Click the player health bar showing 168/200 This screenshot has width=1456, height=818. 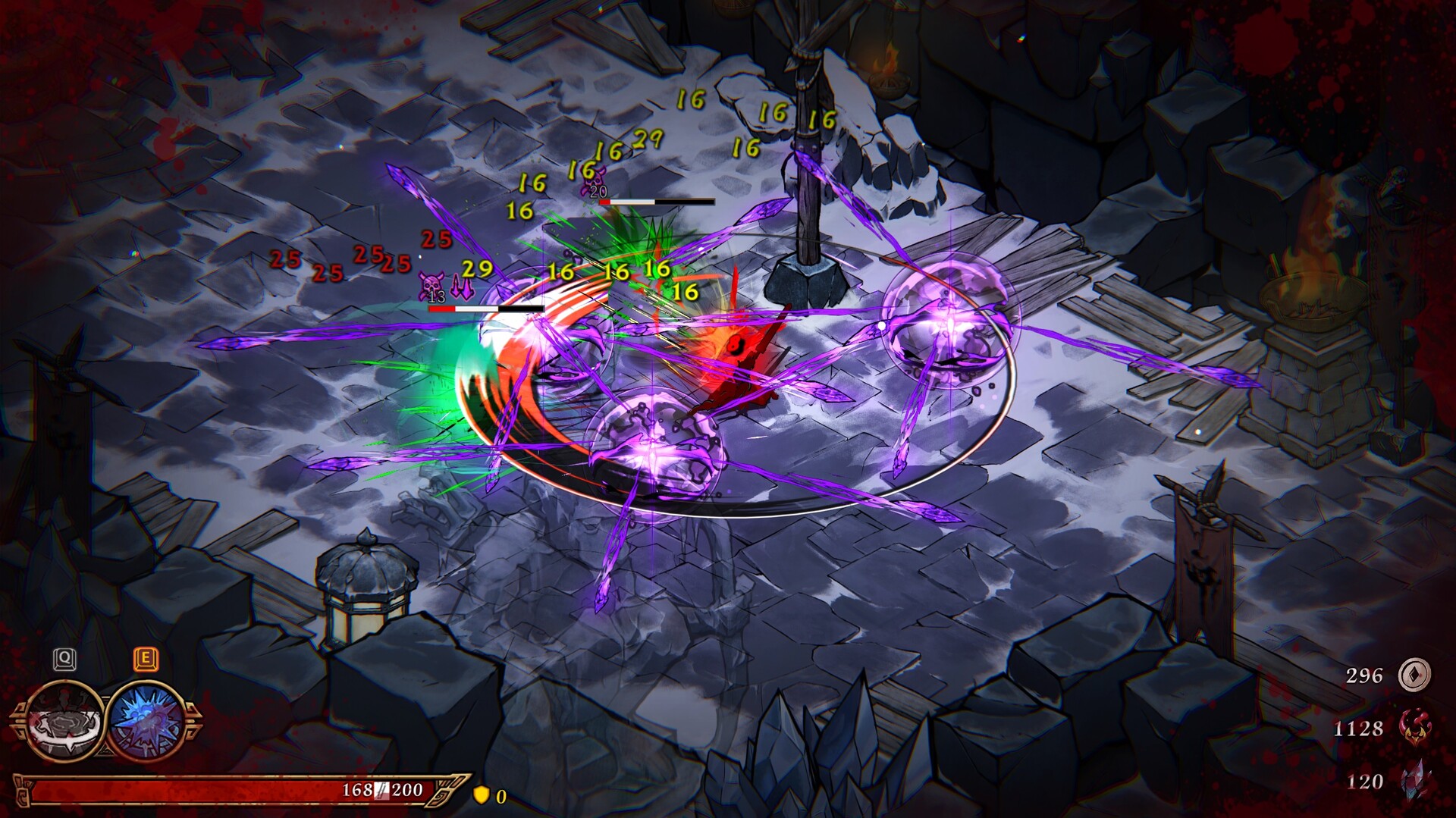pos(227,794)
